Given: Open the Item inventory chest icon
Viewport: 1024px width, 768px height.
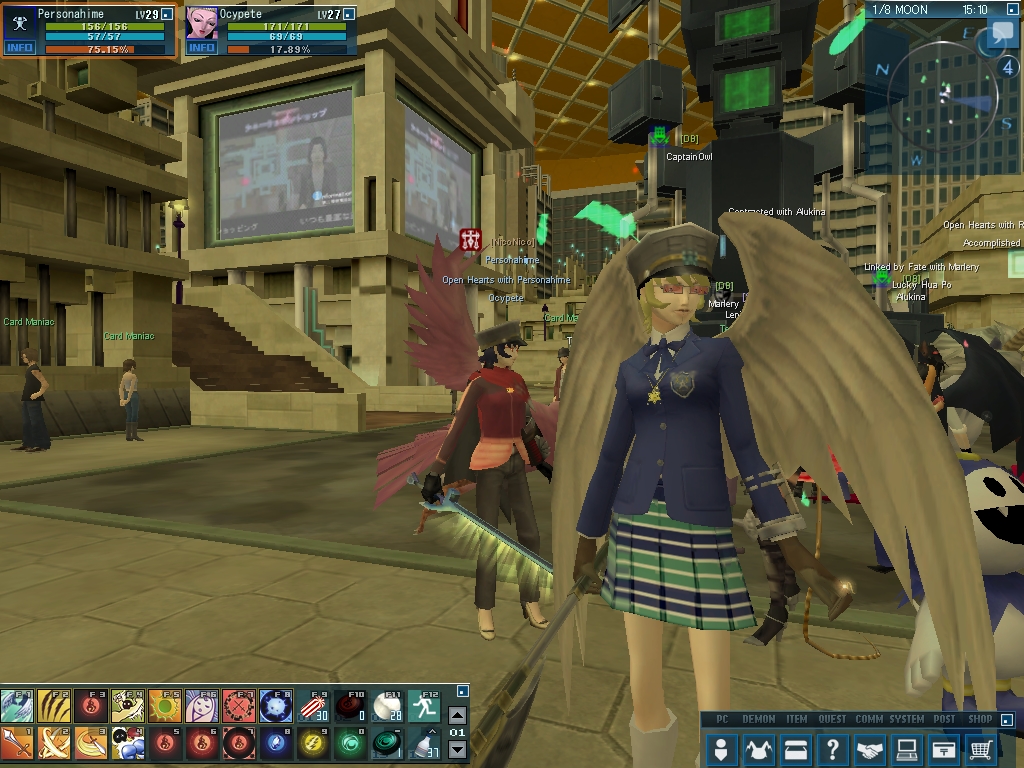Looking at the screenshot, I should [x=796, y=748].
